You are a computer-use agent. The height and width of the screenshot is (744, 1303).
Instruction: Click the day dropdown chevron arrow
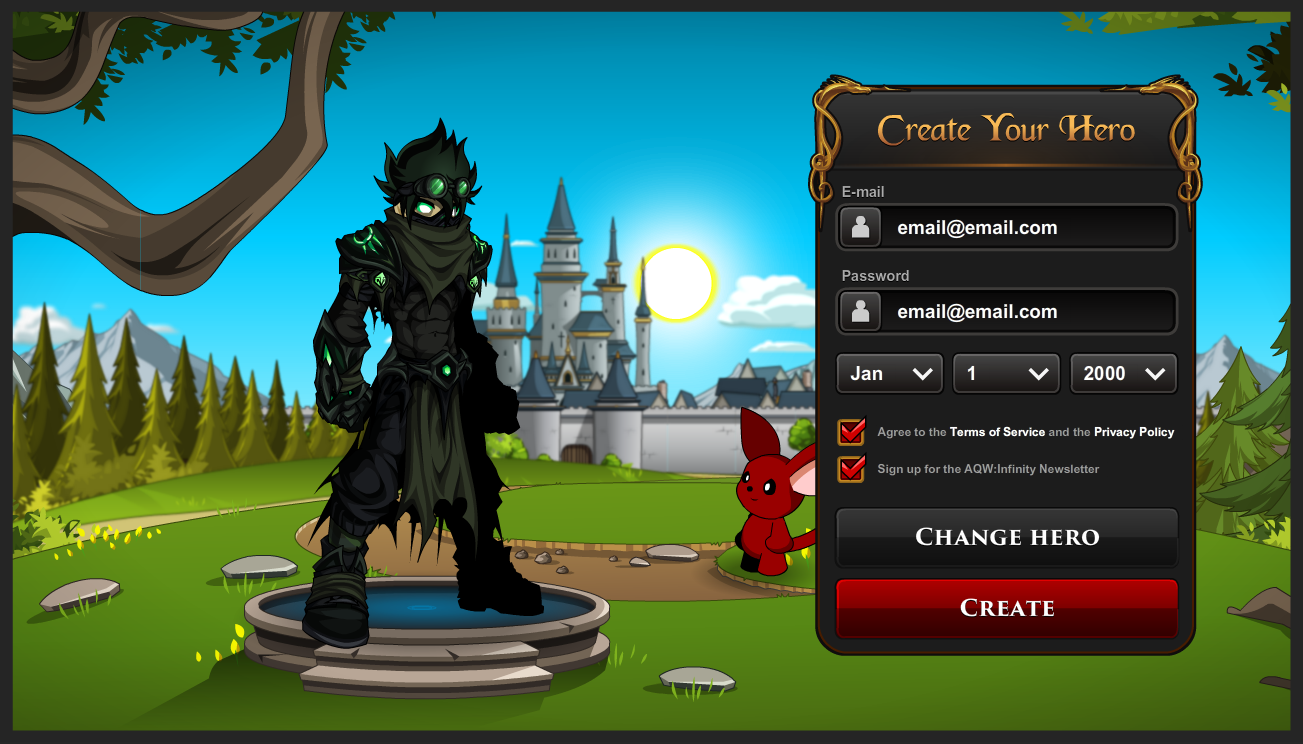(x=1040, y=373)
